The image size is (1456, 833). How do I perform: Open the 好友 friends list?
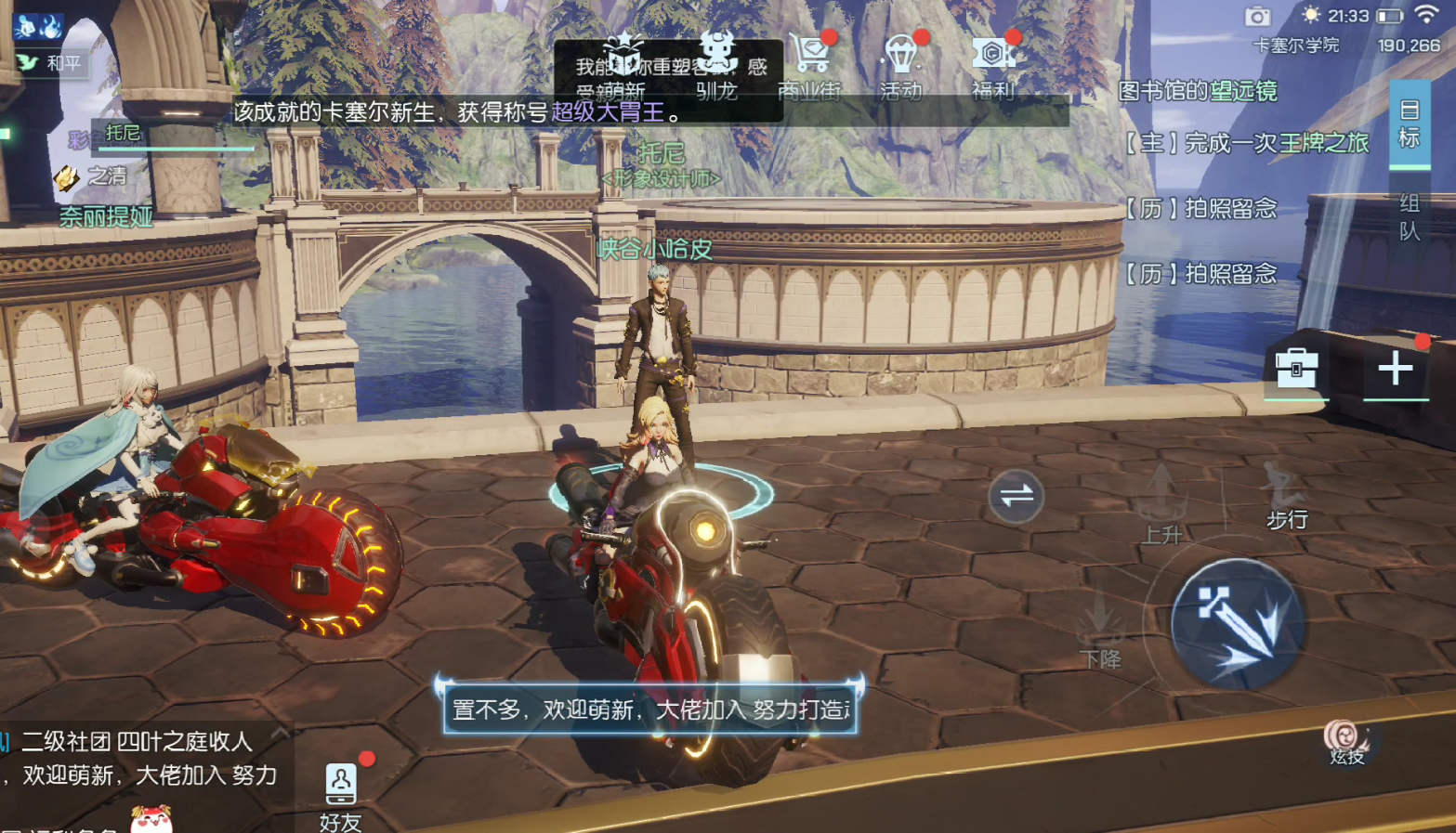pyautogui.click(x=340, y=796)
